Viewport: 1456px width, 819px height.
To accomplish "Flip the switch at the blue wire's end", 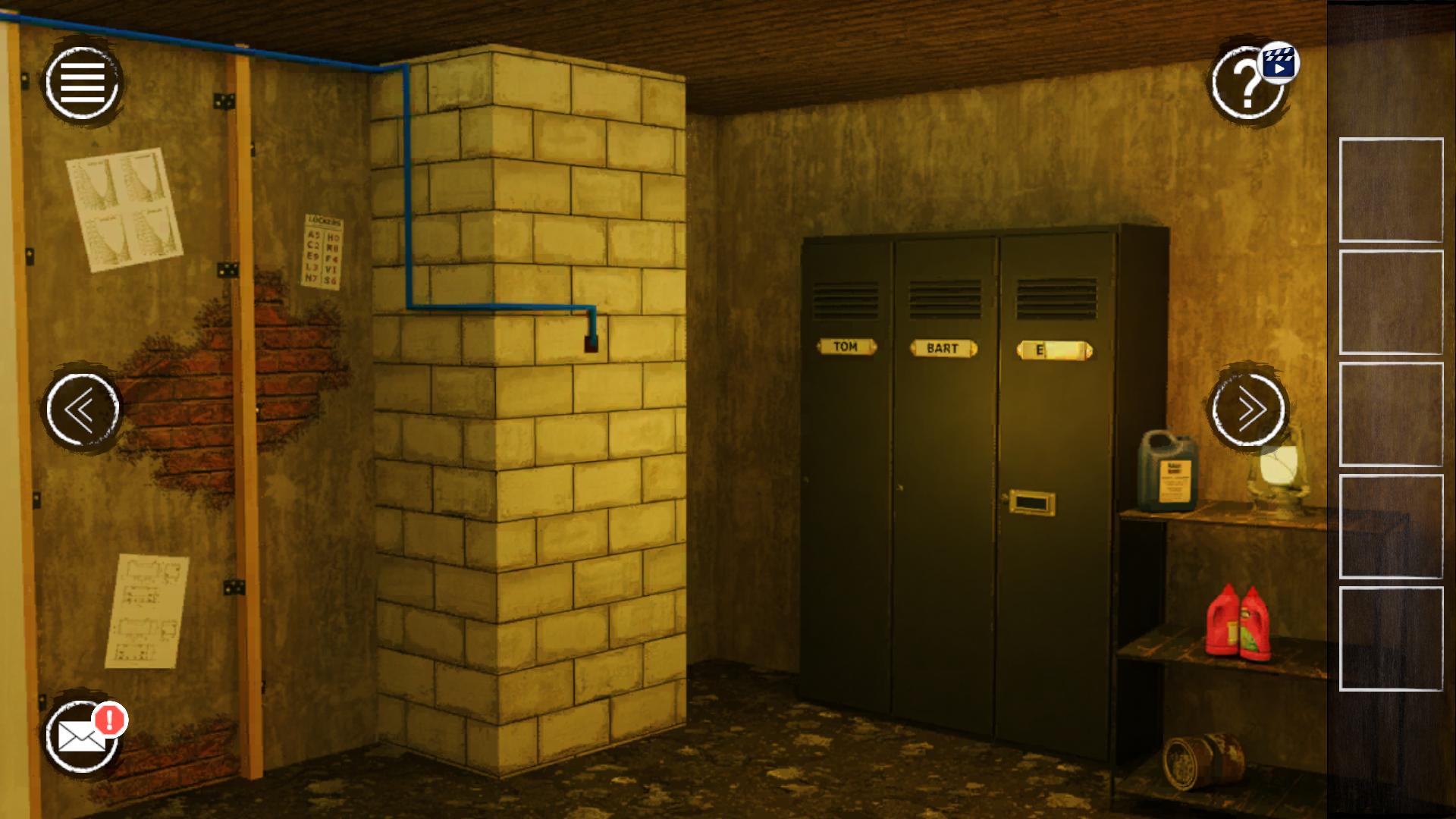I will [592, 345].
